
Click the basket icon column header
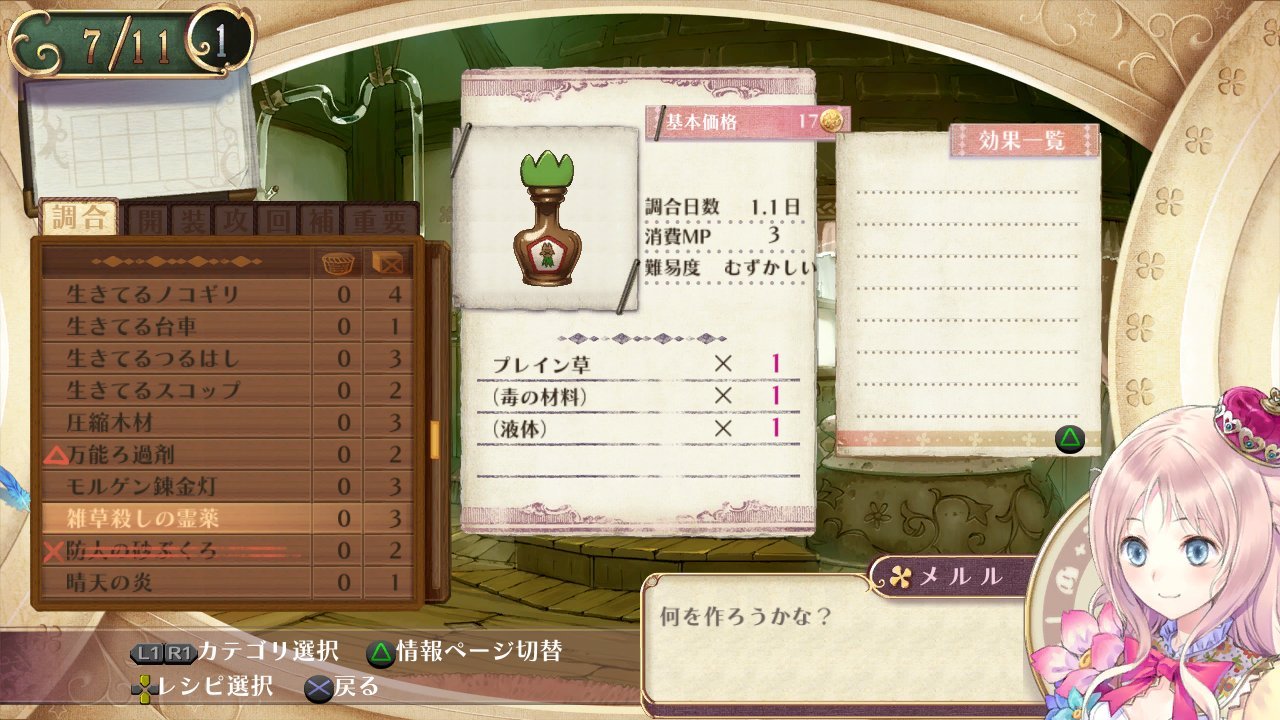pyautogui.click(x=339, y=263)
